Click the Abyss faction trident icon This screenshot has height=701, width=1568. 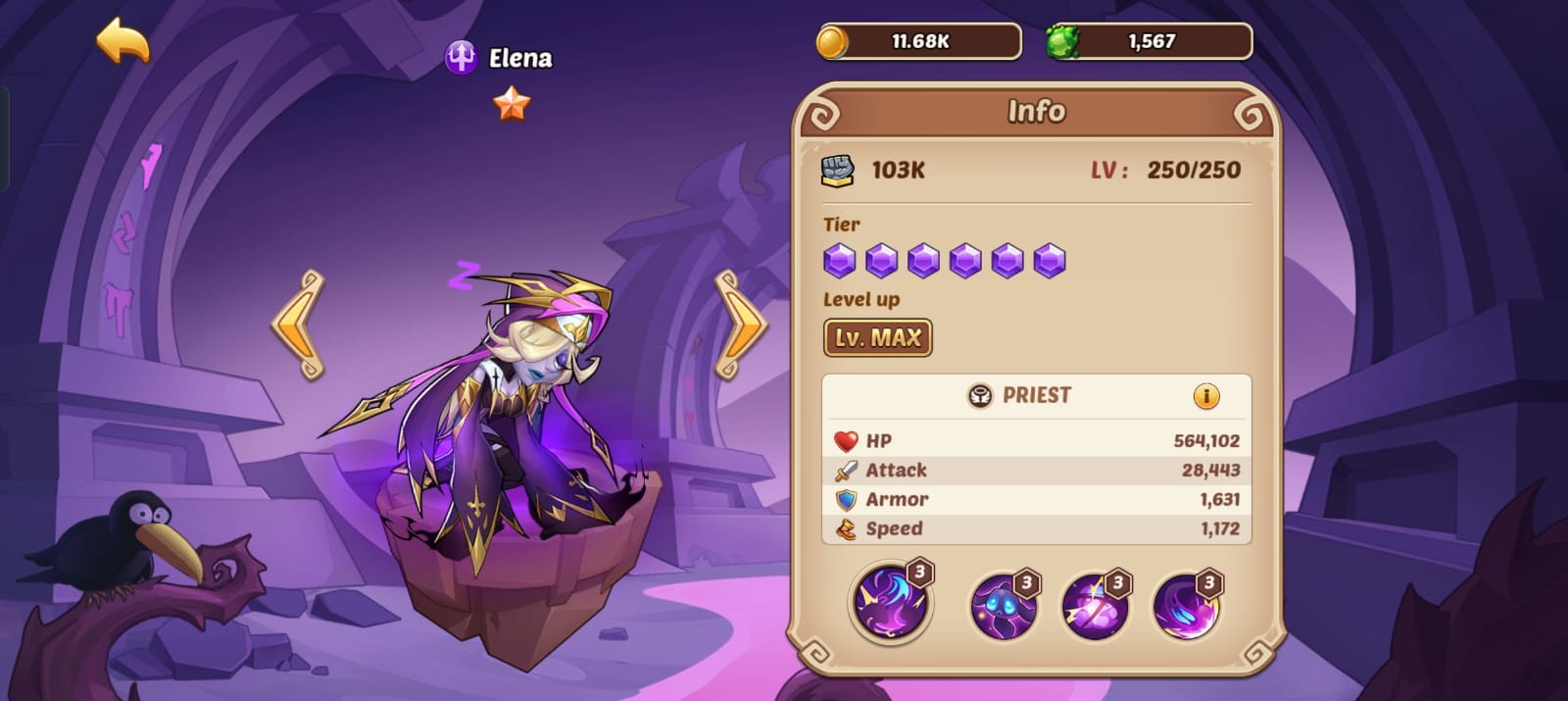[461, 58]
